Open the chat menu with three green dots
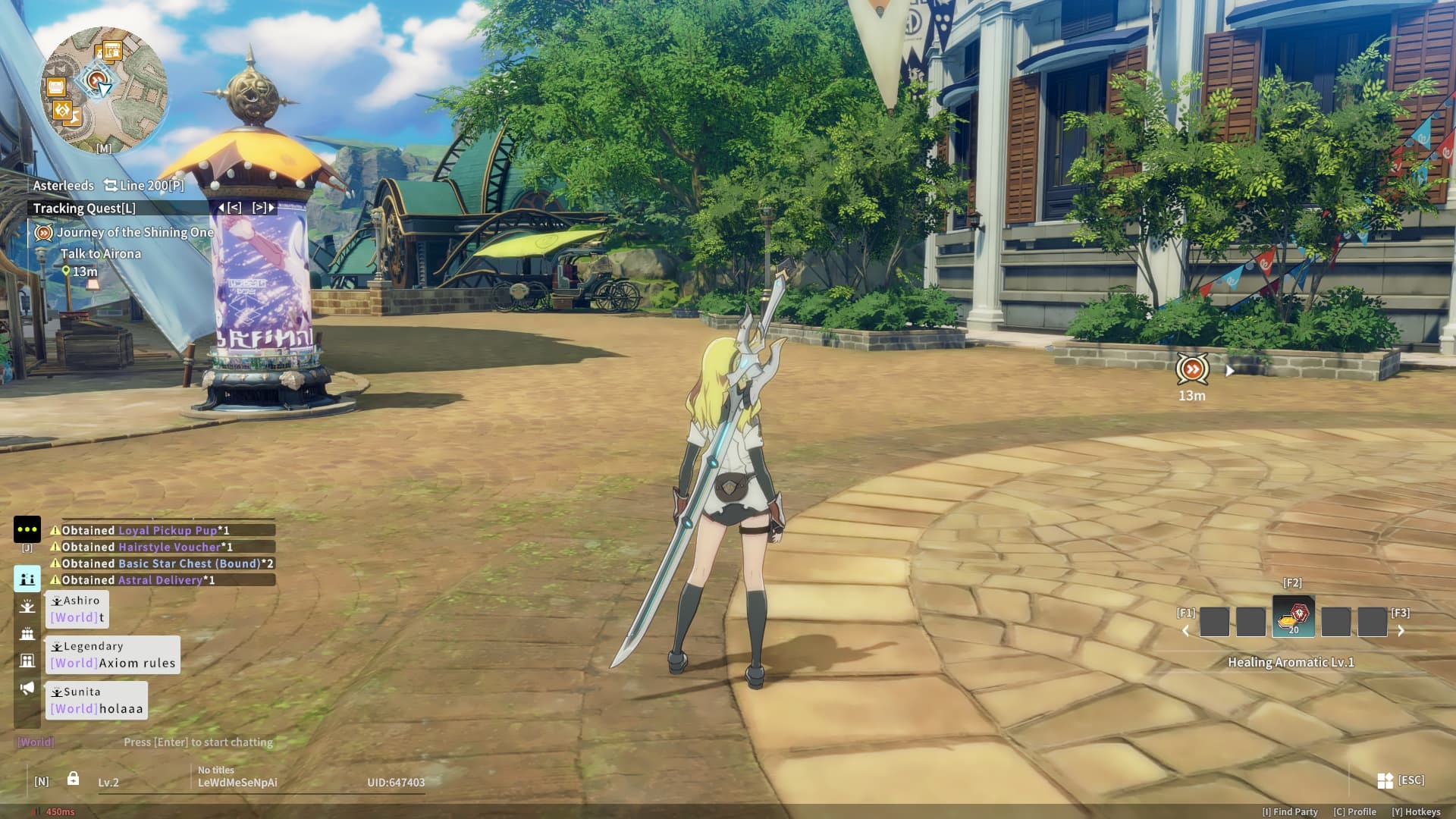 click(27, 529)
